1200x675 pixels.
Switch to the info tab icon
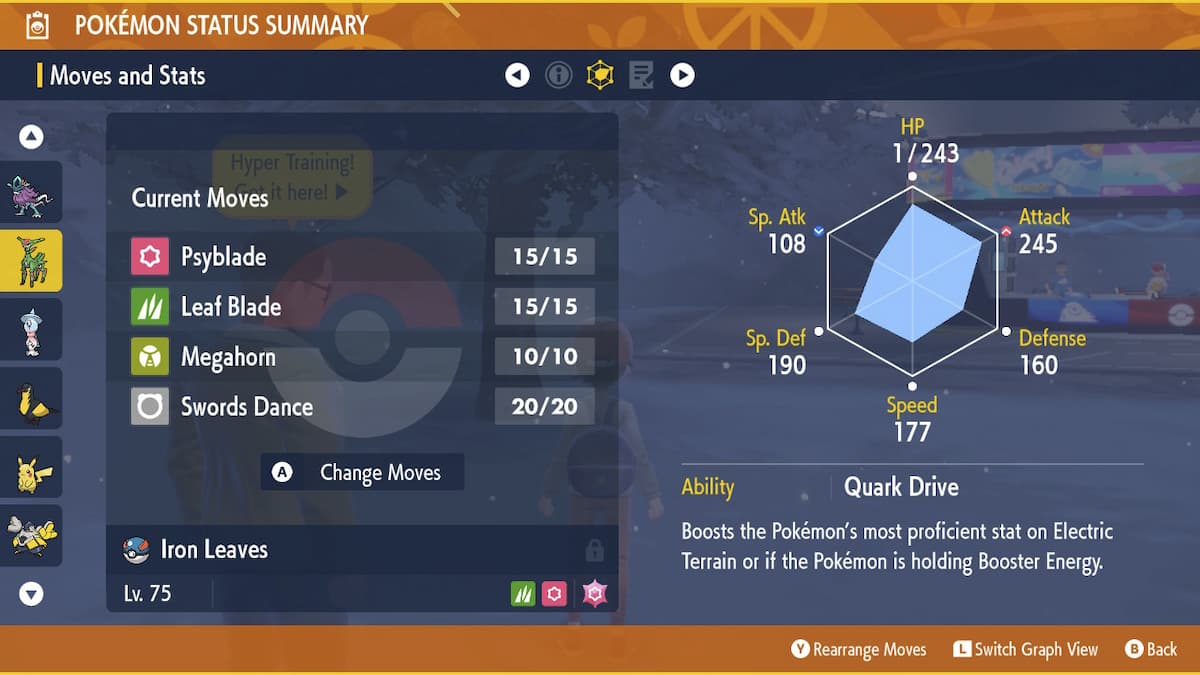559,75
